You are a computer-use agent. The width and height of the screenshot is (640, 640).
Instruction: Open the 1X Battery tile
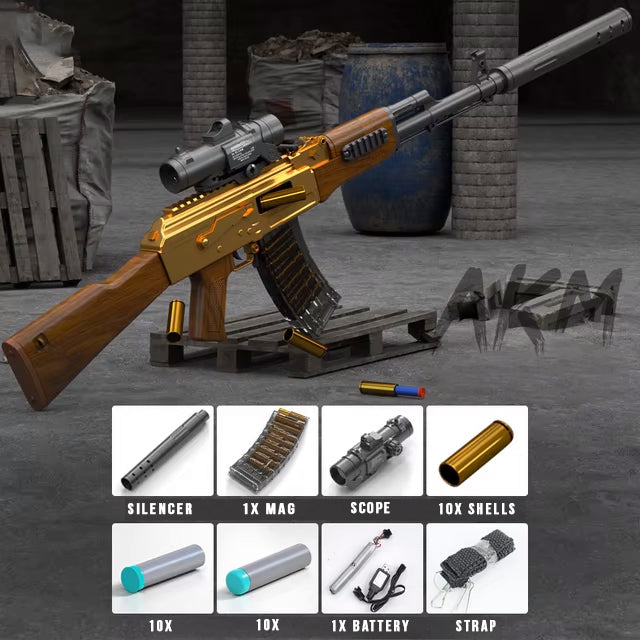click(371, 568)
